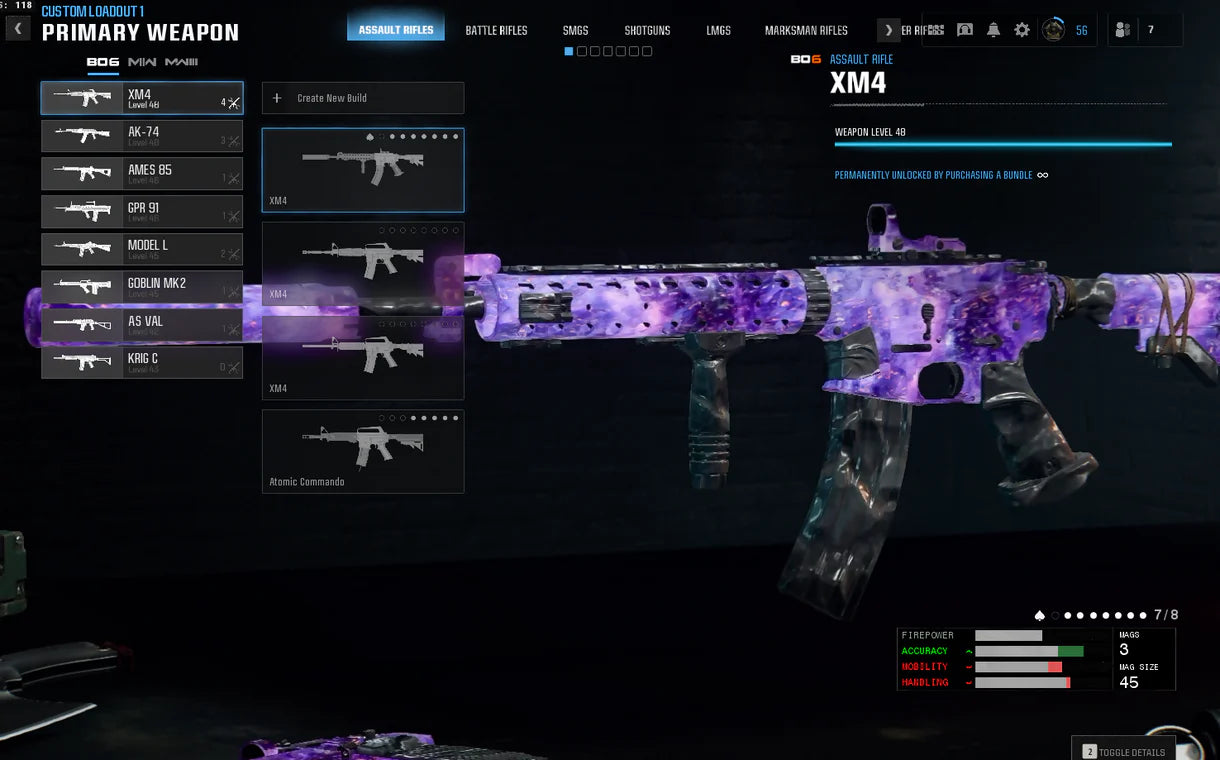Switch to Marksman Rifles tab
This screenshot has width=1220, height=760.
click(x=806, y=30)
